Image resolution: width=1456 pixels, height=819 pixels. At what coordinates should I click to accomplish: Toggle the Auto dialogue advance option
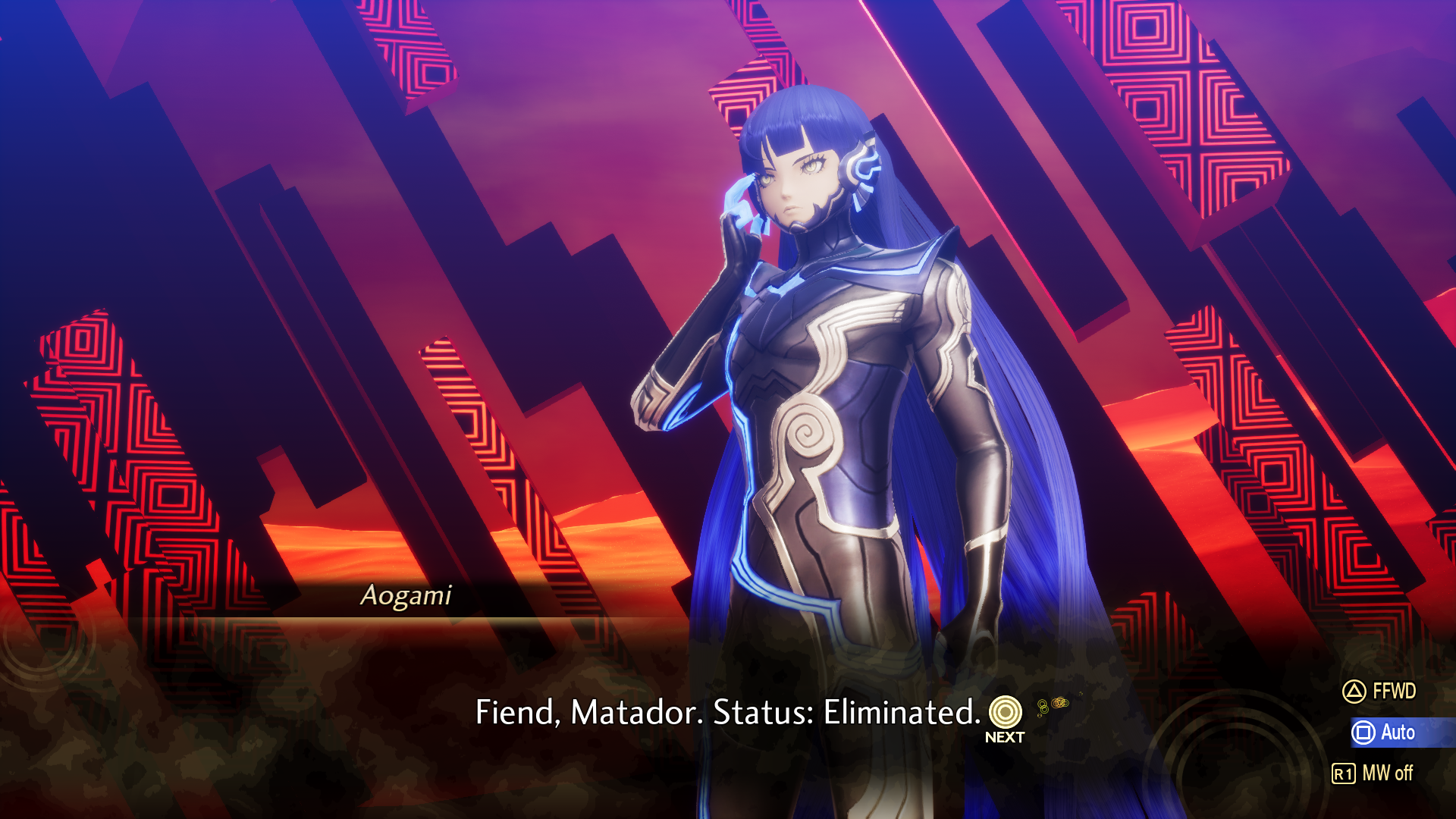[1384, 732]
